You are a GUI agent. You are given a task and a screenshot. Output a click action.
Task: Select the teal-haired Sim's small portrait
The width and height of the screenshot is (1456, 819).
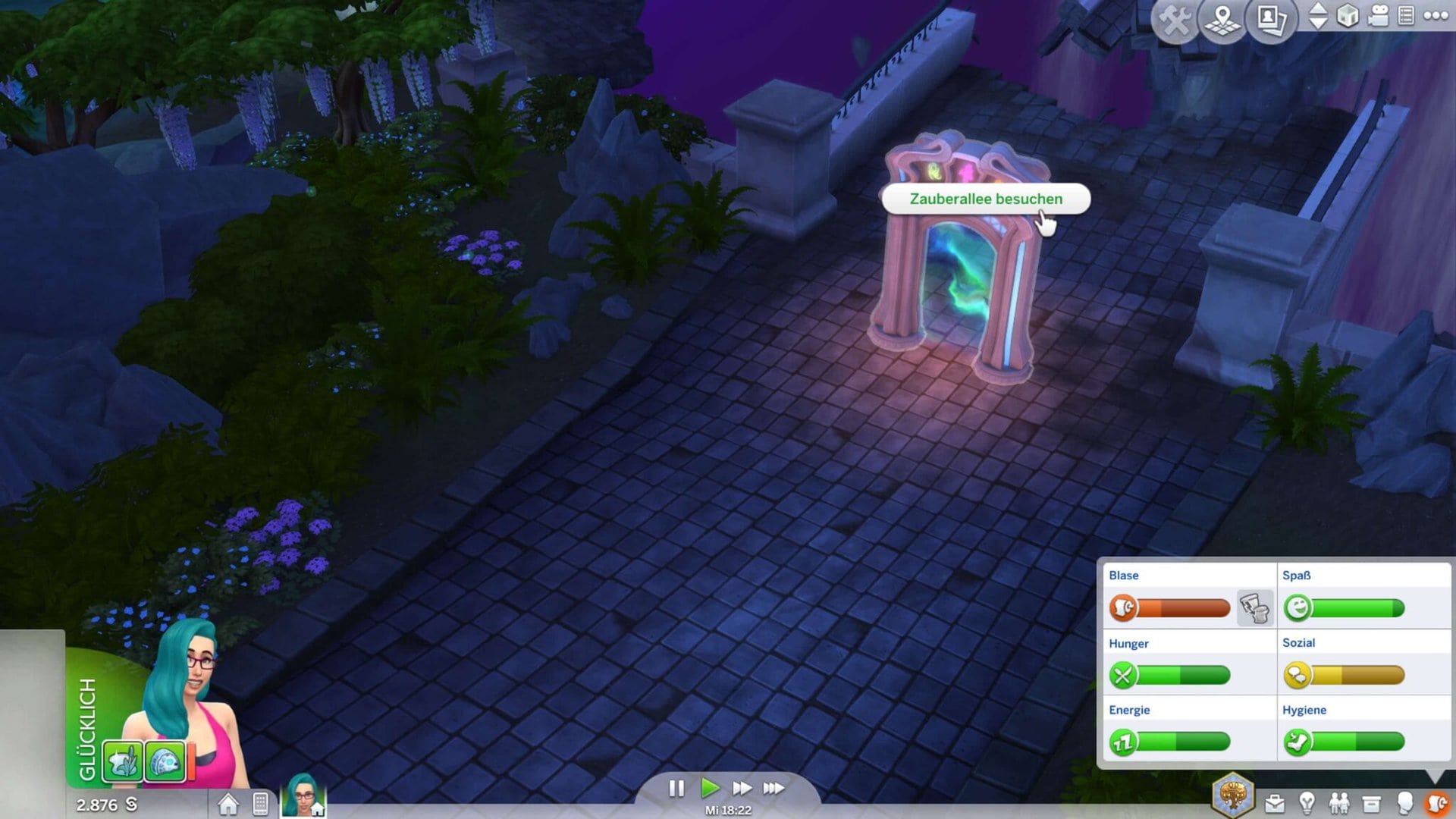303,795
